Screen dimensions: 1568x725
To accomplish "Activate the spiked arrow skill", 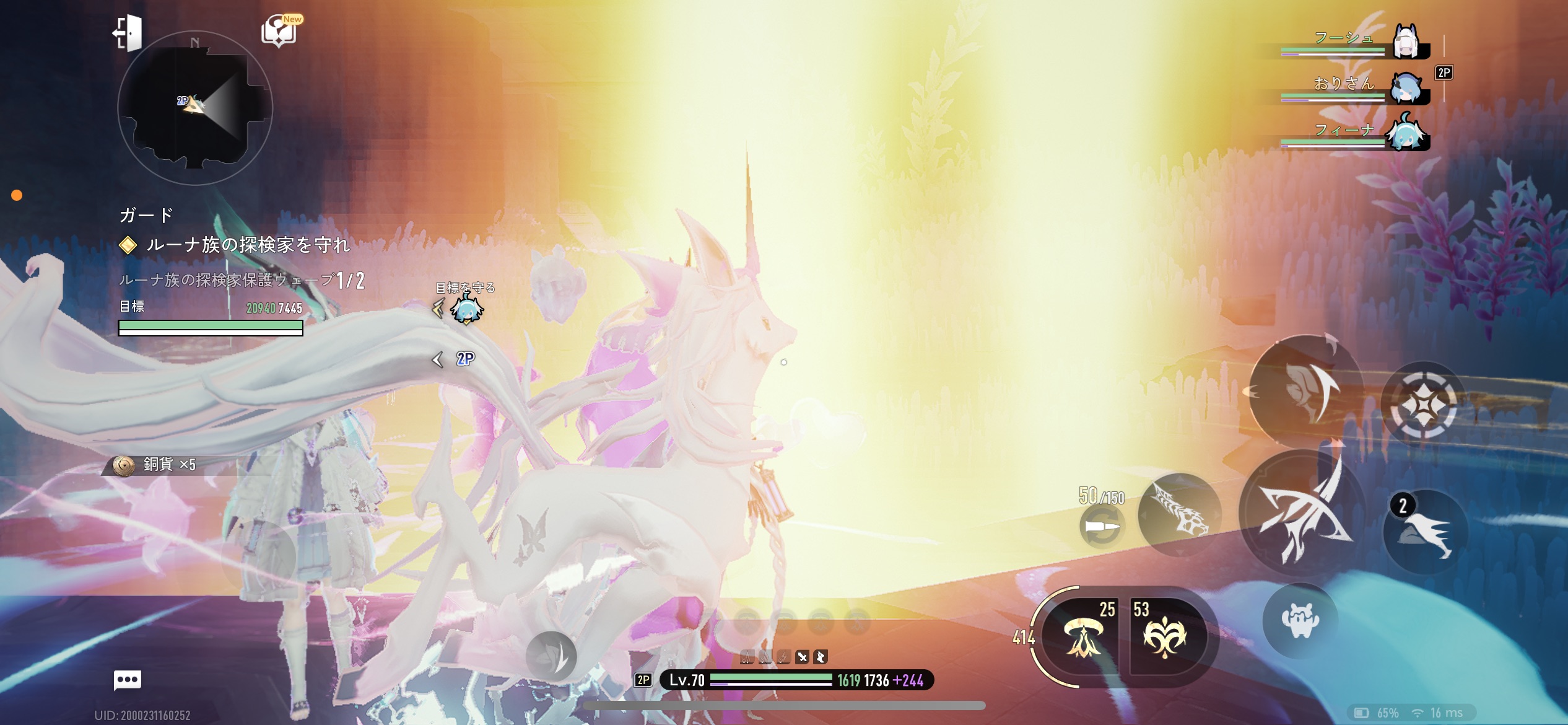I will [x=1179, y=514].
